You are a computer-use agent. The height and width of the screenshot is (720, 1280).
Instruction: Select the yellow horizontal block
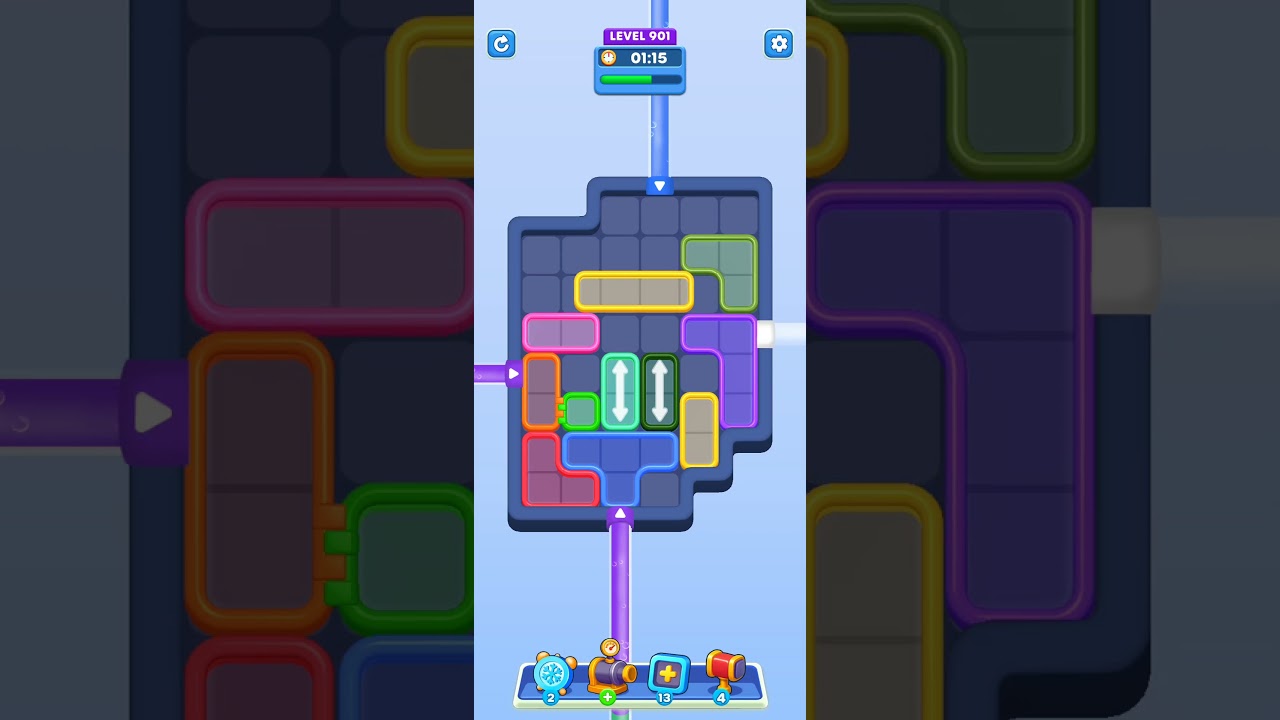click(636, 291)
